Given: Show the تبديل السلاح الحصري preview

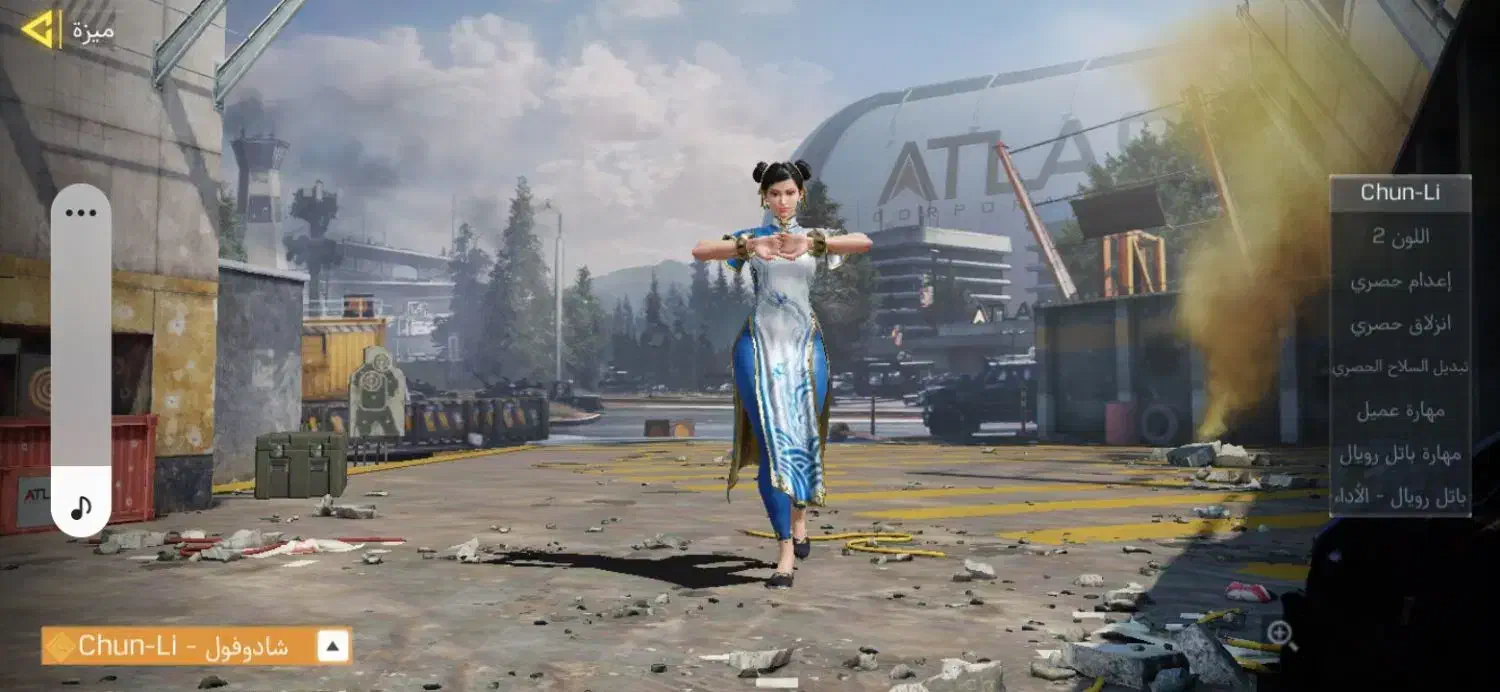Looking at the screenshot, I should pos(1399,367).
